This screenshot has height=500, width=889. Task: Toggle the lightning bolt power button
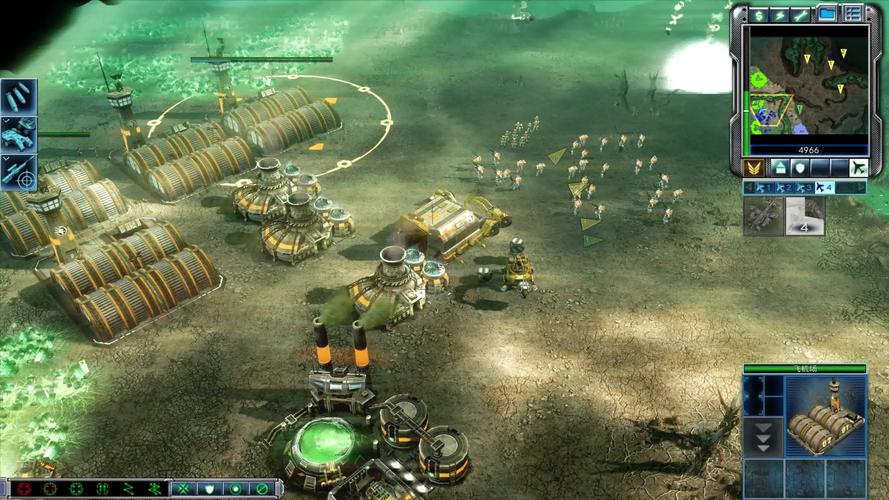tap(780, 14)
